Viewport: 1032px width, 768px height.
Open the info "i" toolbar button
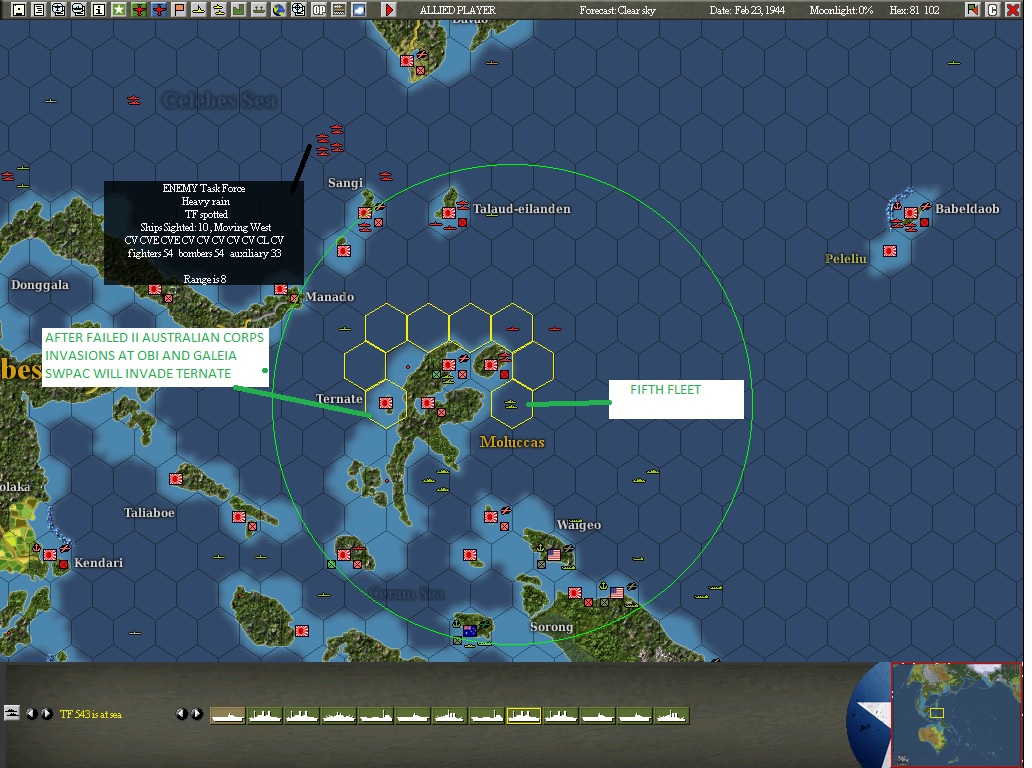point(98,10)
